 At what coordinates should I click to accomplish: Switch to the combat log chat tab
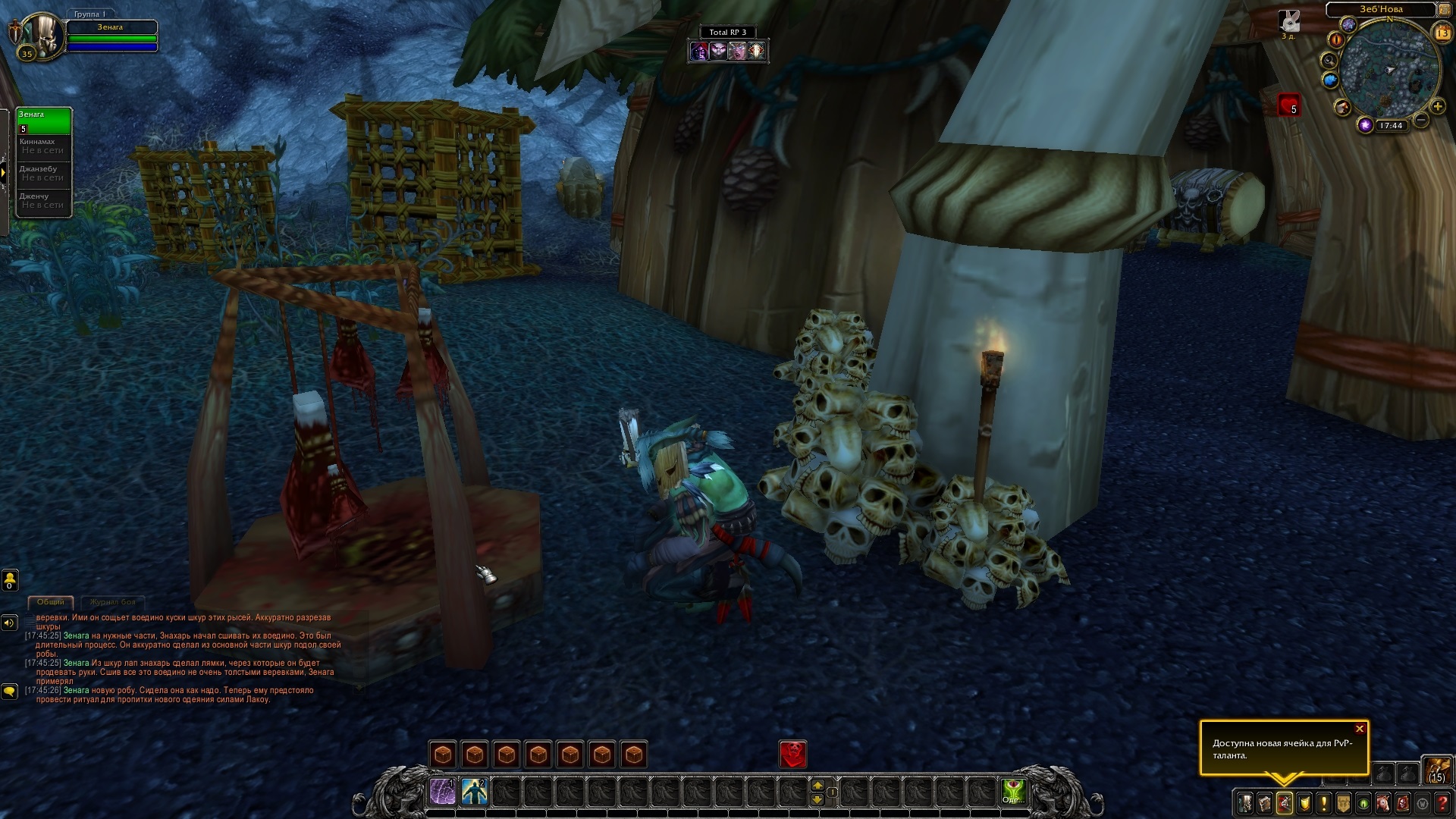pyautogui.click(x=111, y=602)
